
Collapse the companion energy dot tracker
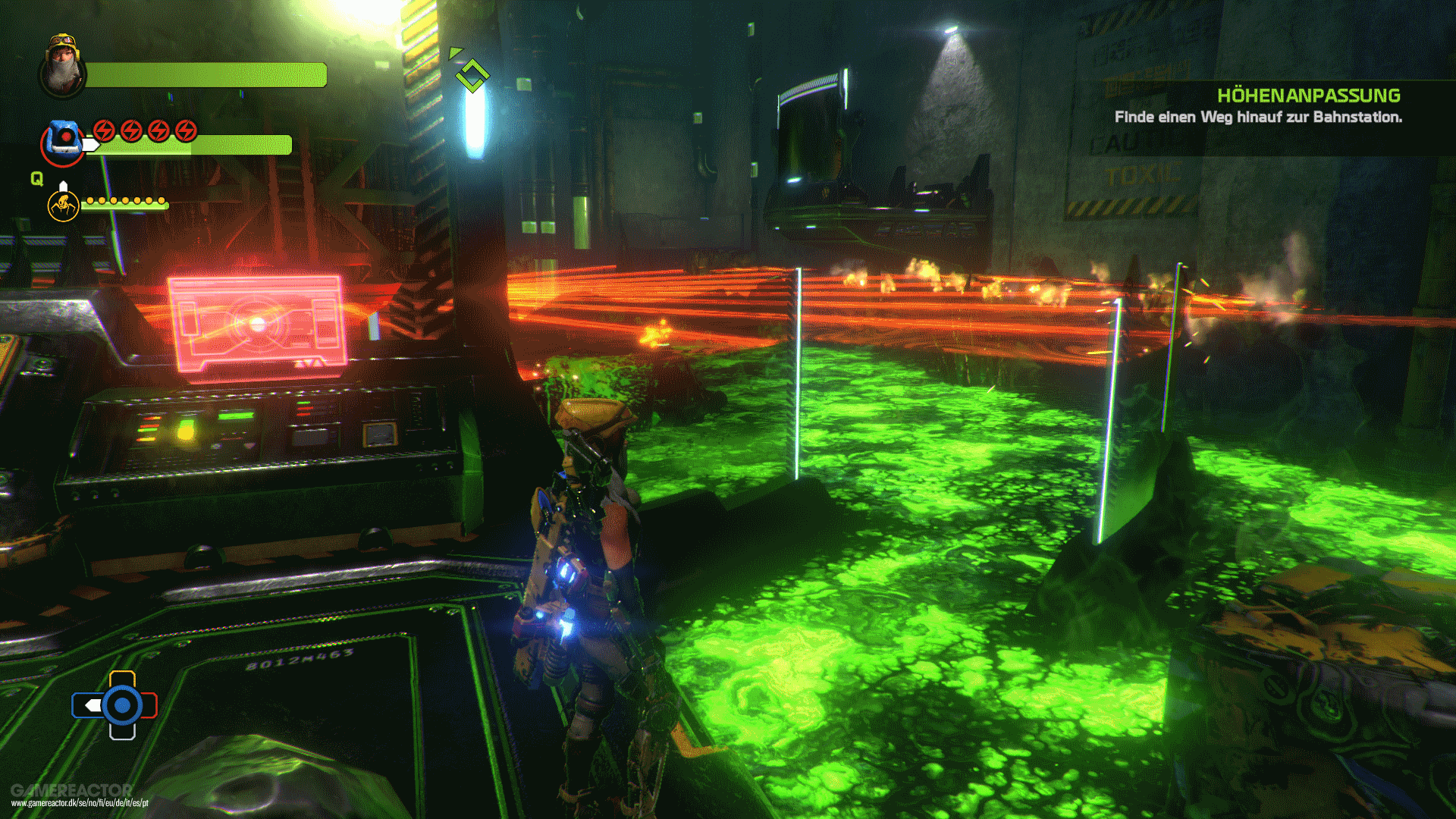(126, 202)
